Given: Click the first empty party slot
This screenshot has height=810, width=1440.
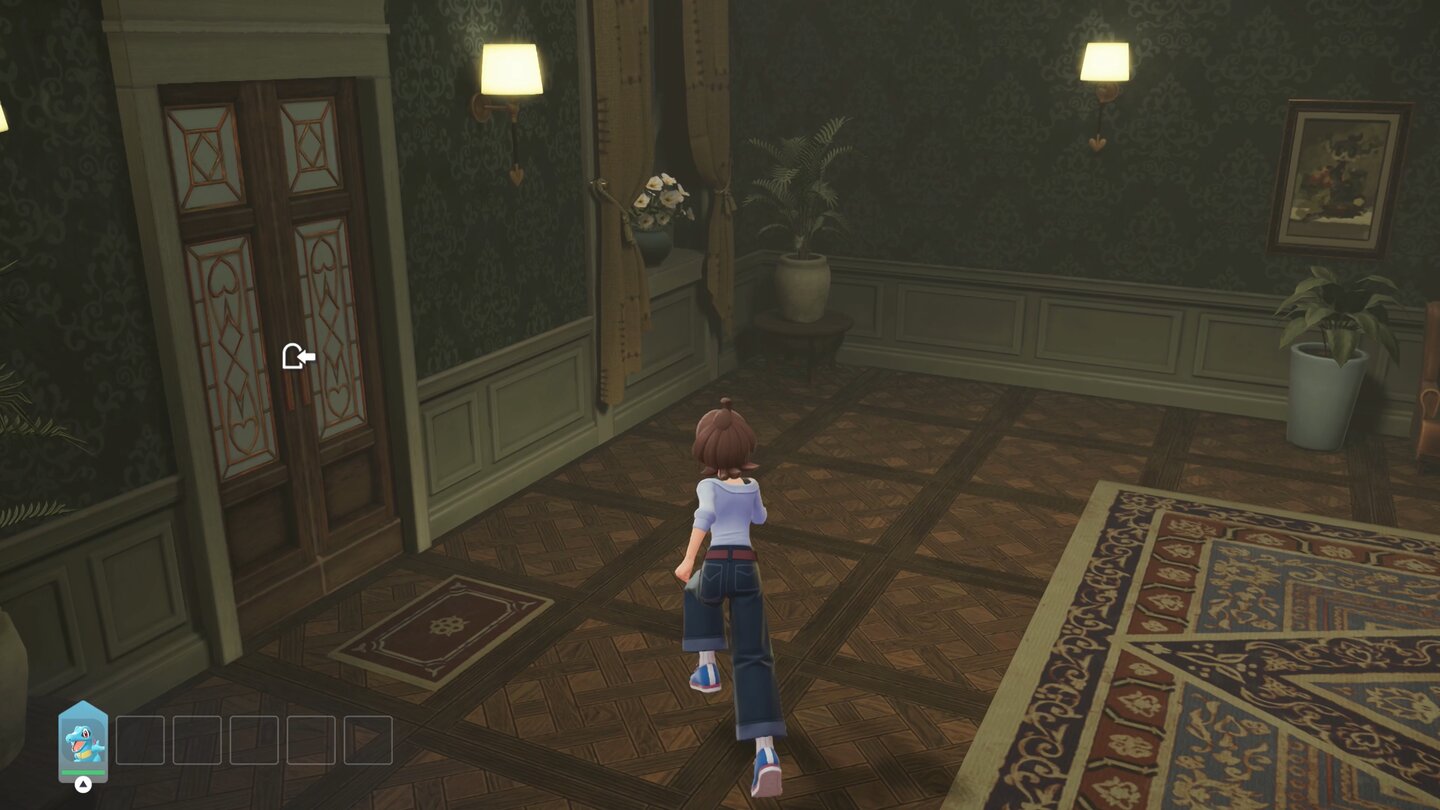Looking at the screenshot, I should coord(140,740).
